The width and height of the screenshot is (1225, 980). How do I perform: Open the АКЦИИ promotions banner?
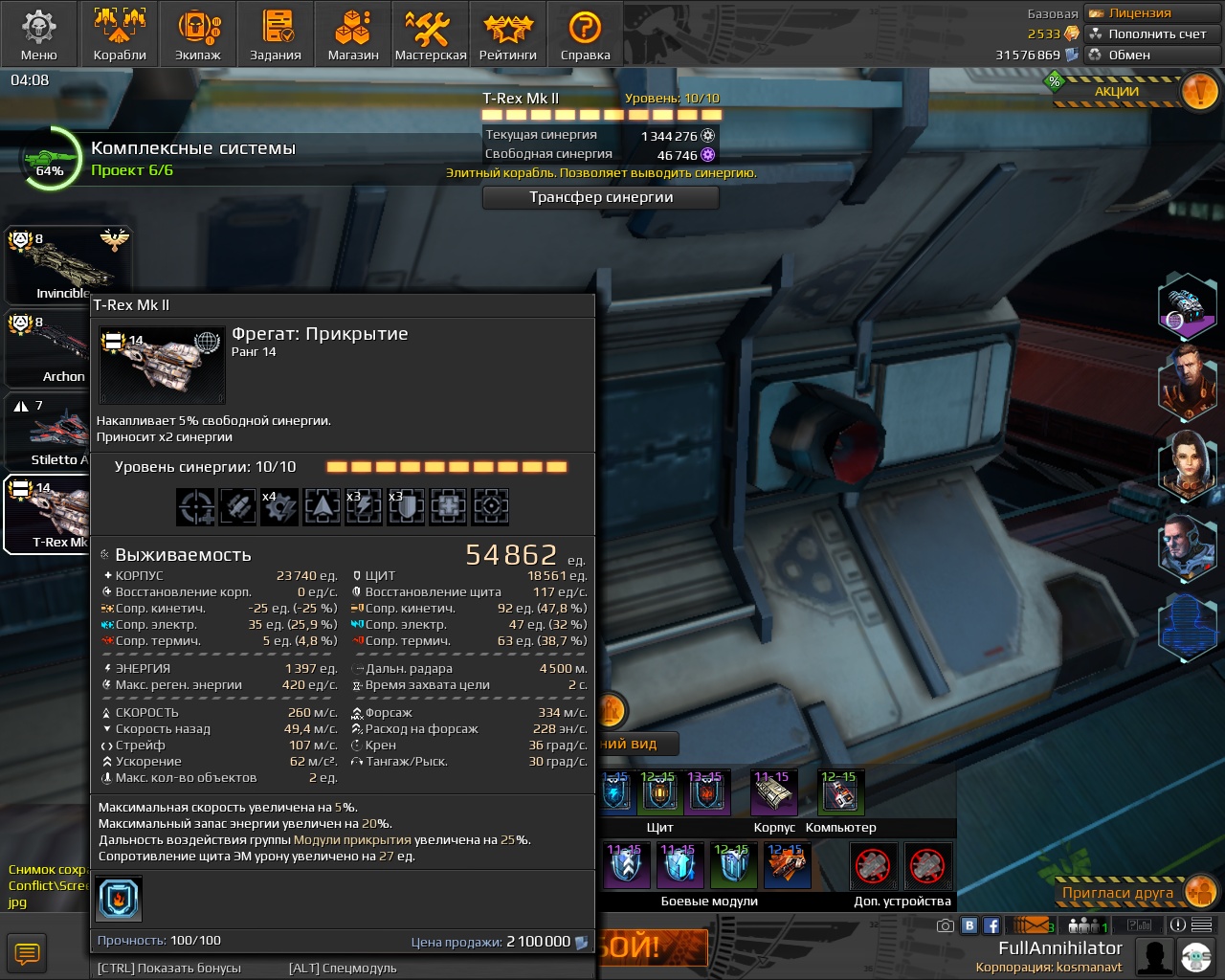(1129, 92)
